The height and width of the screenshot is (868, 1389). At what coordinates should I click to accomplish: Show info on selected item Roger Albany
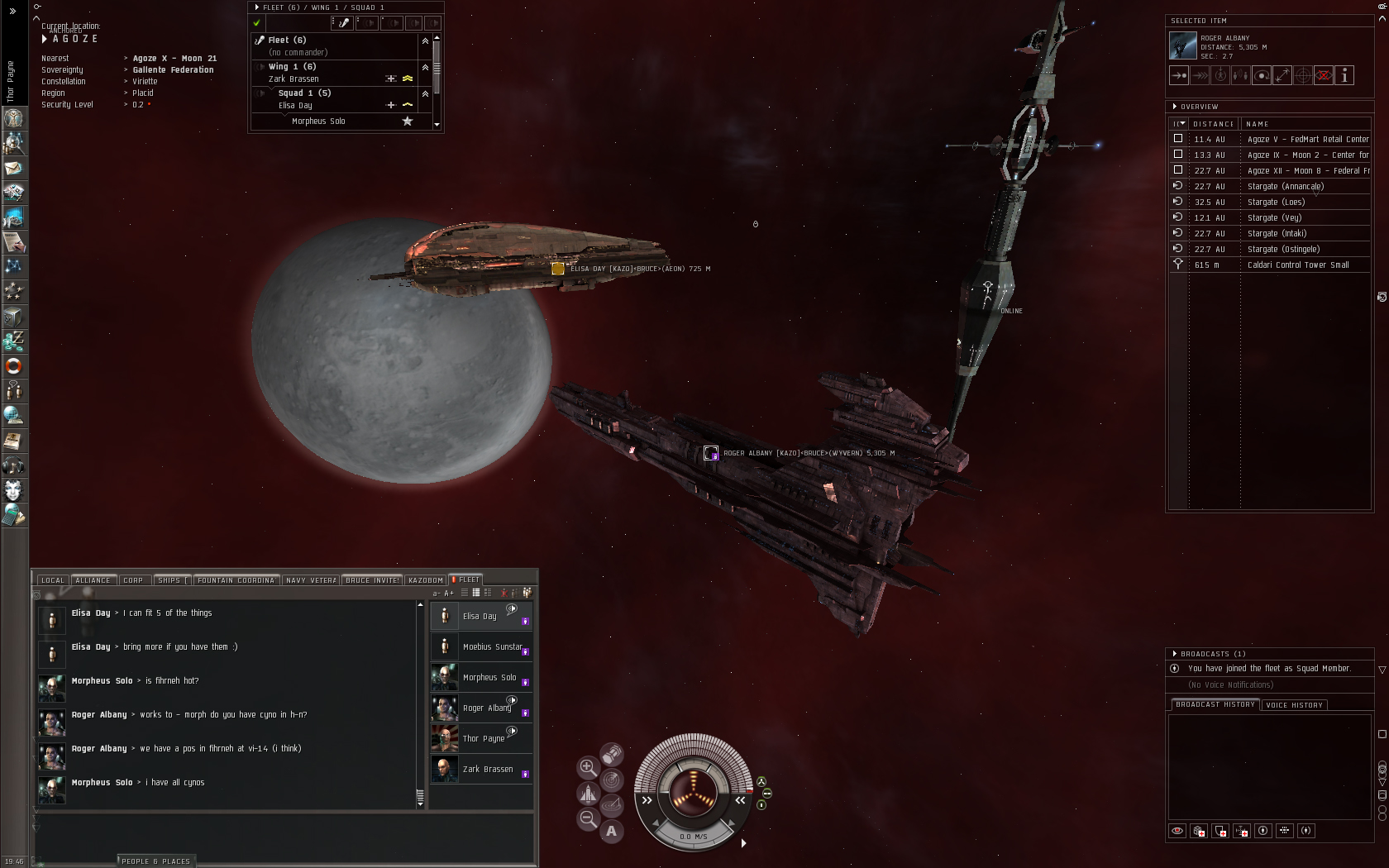coord(1344,76)
